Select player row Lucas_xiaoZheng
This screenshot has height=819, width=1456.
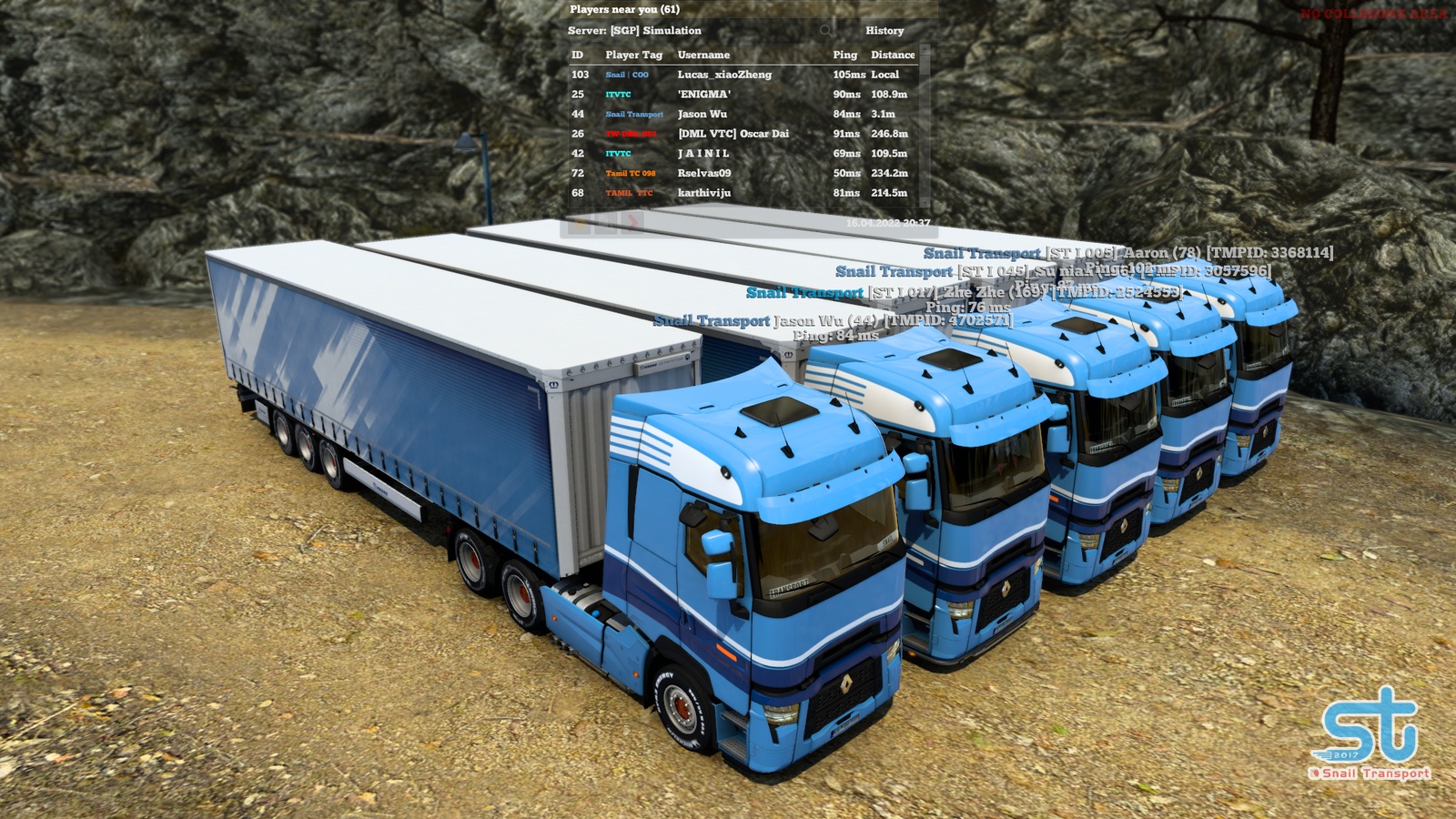pos(724,75)
